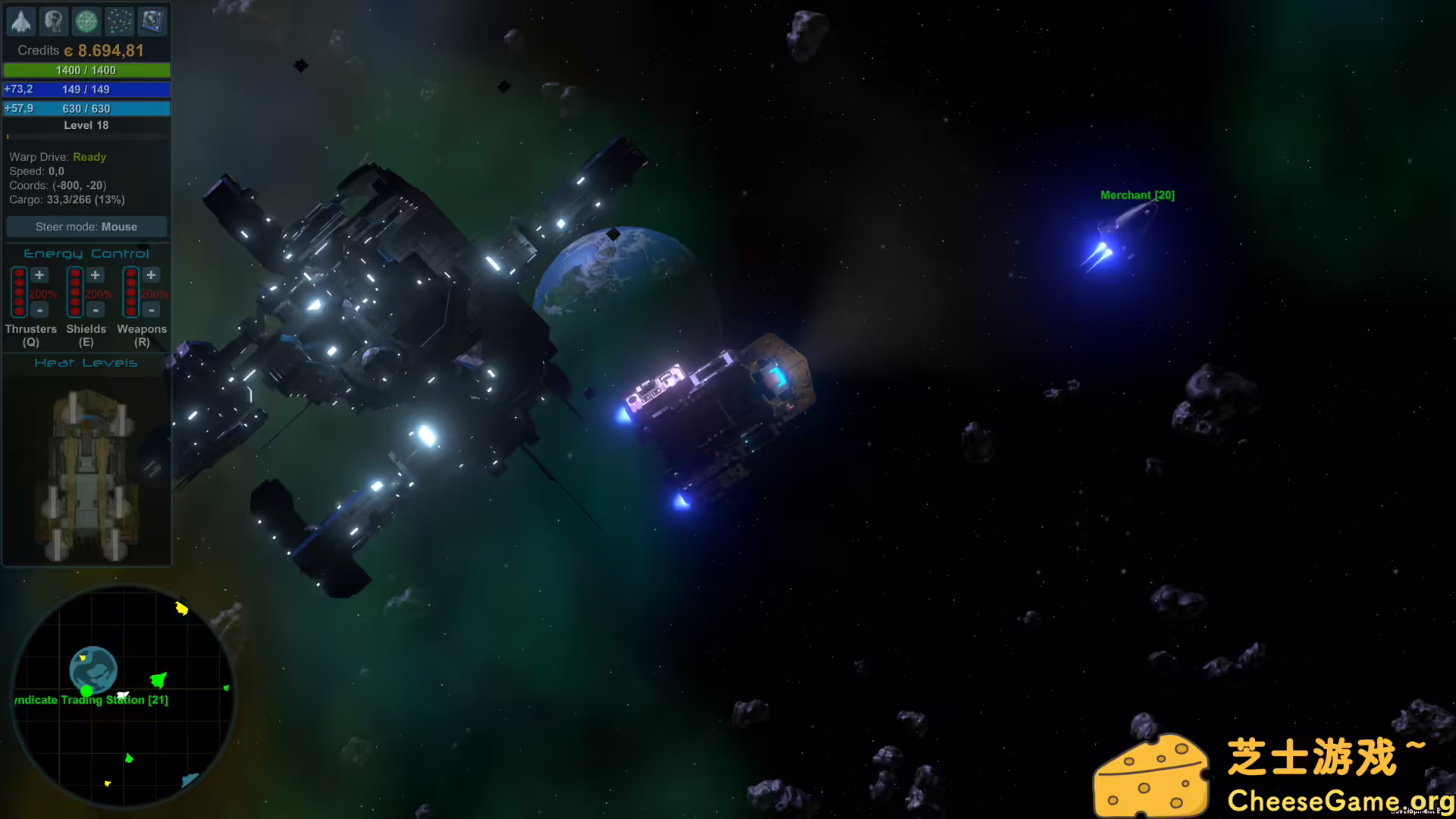The image size is (1456, 819).
Task: Click the radar scanner icon
Action: pyautogui.click(x=86, y=21)
